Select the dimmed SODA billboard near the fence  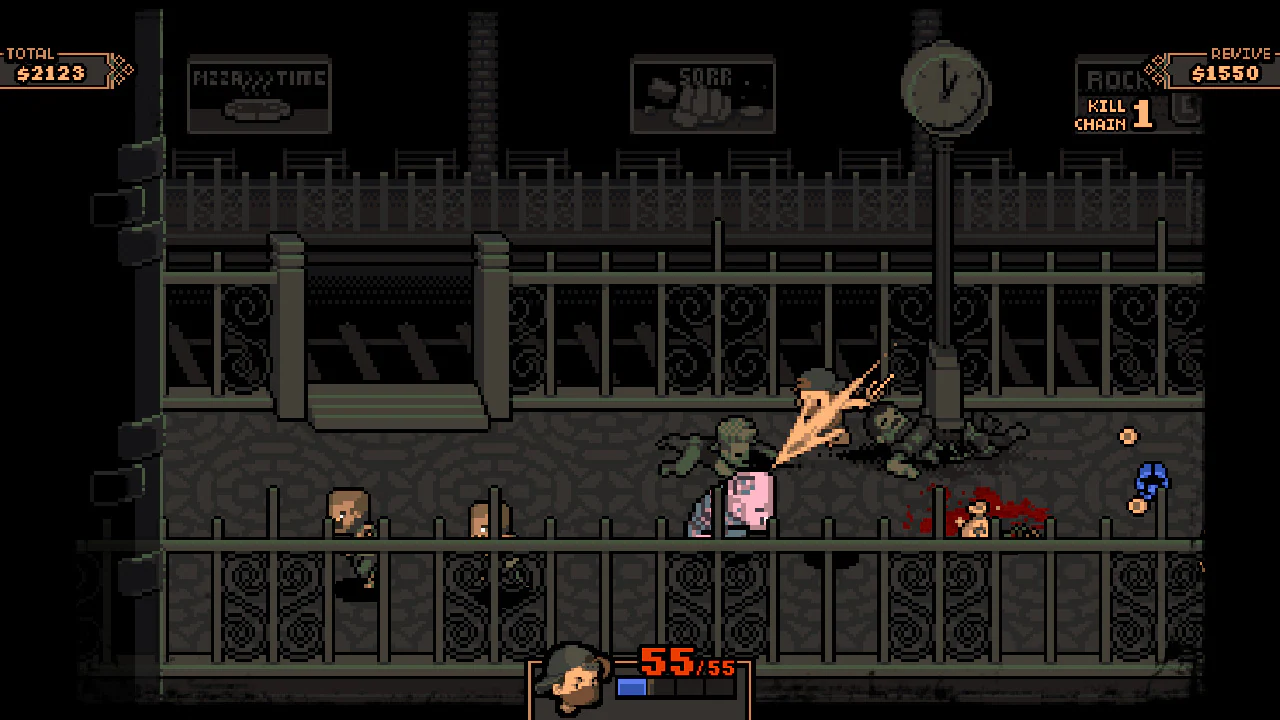coord(703,95)
